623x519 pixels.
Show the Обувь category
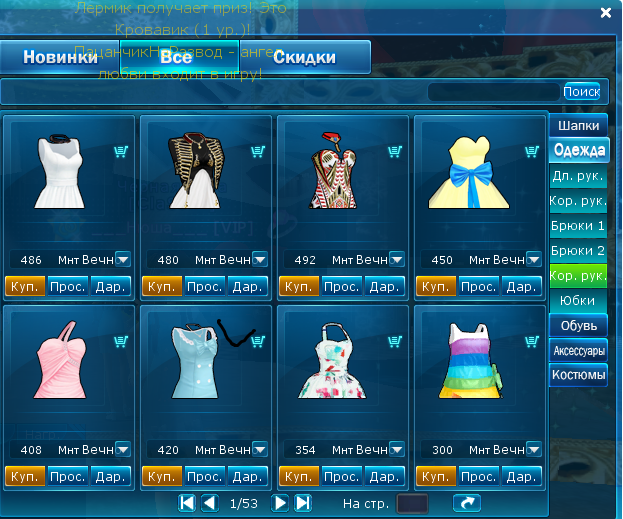579,325
